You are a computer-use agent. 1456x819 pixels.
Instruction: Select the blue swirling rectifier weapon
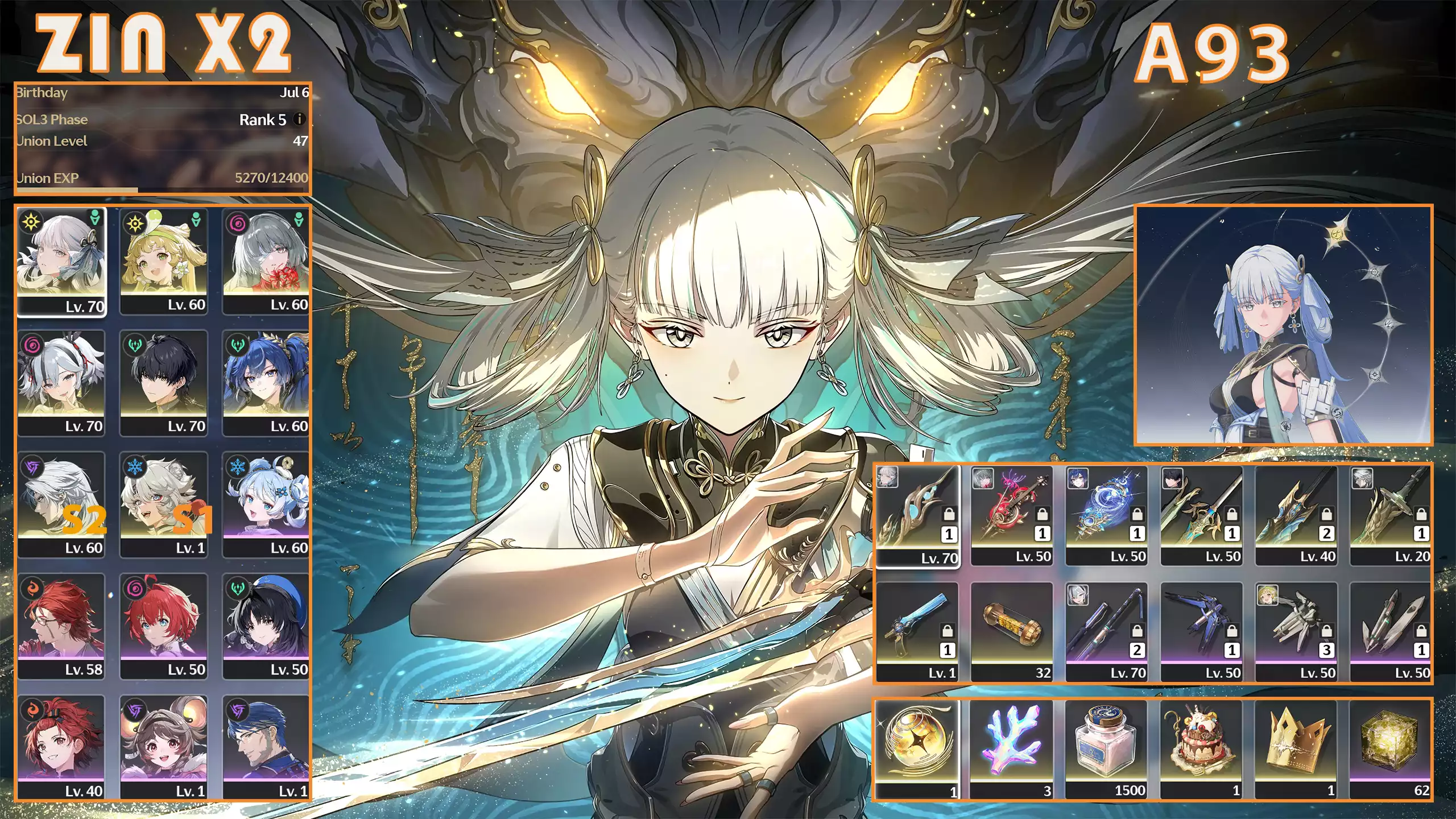pos(1107,515)
